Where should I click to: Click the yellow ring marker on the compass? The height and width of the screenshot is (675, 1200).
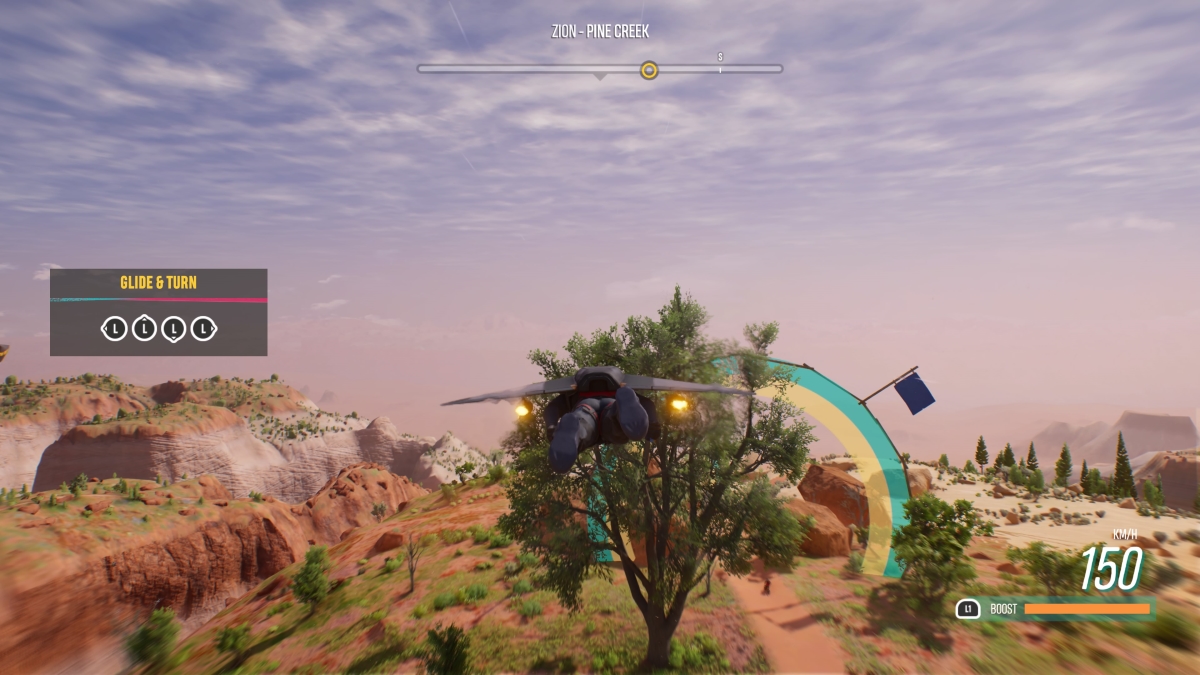coord(649,69)
